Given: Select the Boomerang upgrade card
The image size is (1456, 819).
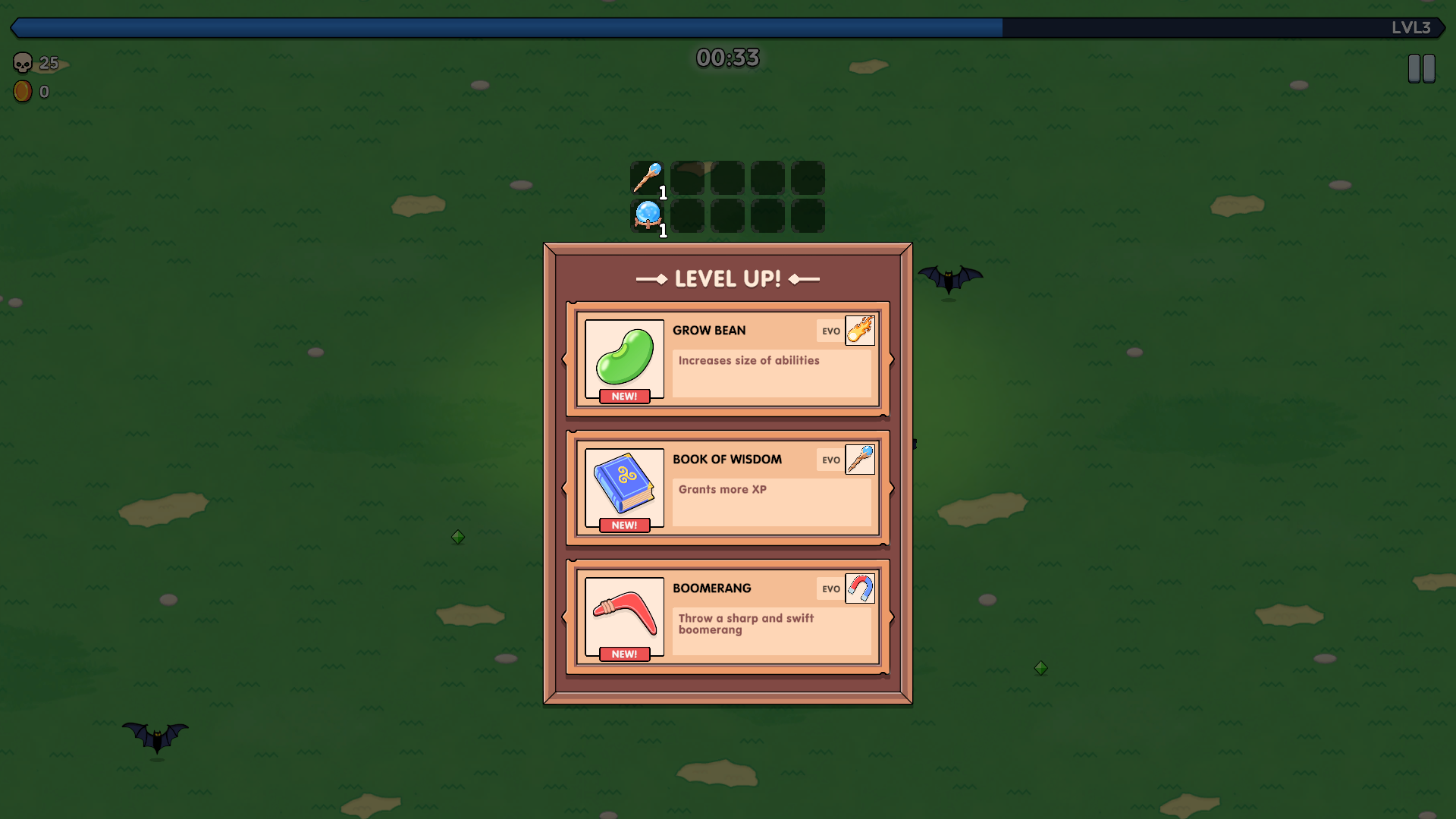Looking at the screenshot, I should [726, 617].
